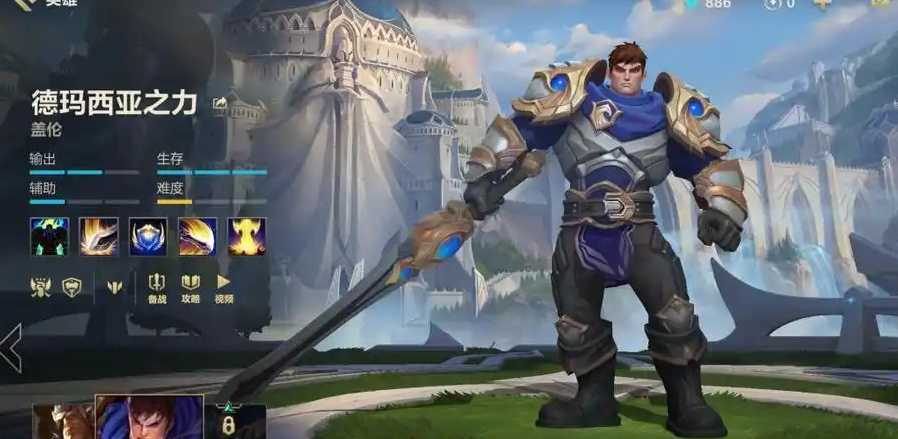
Task: Click the shield emblem icon
Action: click(72, 286)
